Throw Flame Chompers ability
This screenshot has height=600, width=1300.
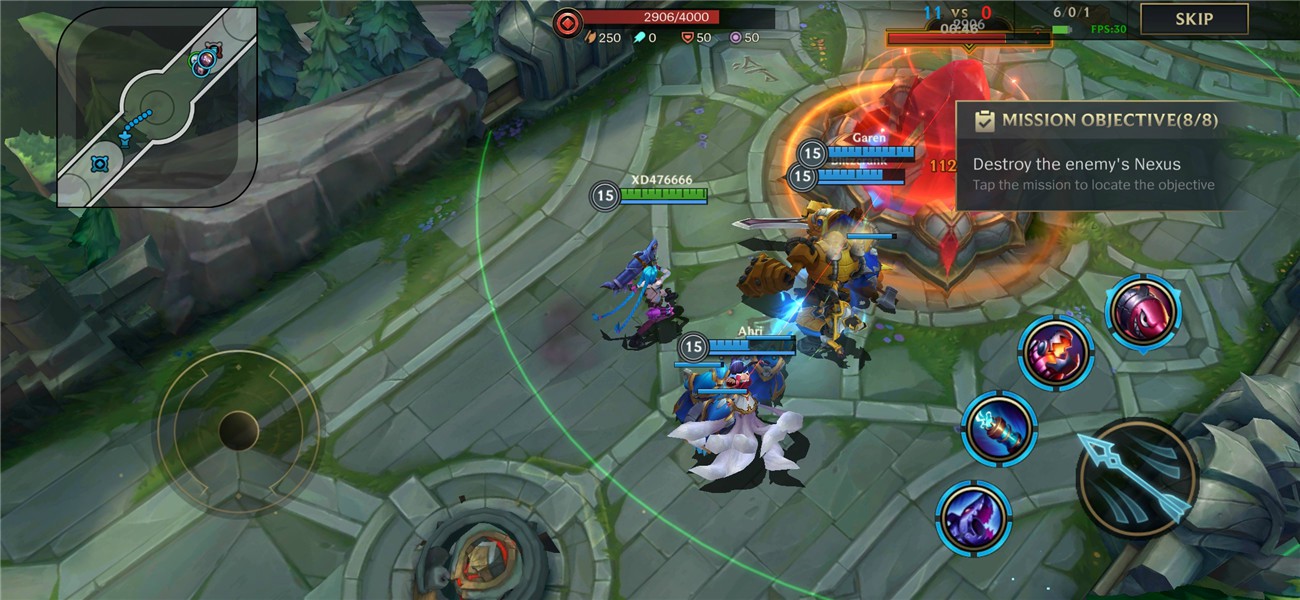1055,352
